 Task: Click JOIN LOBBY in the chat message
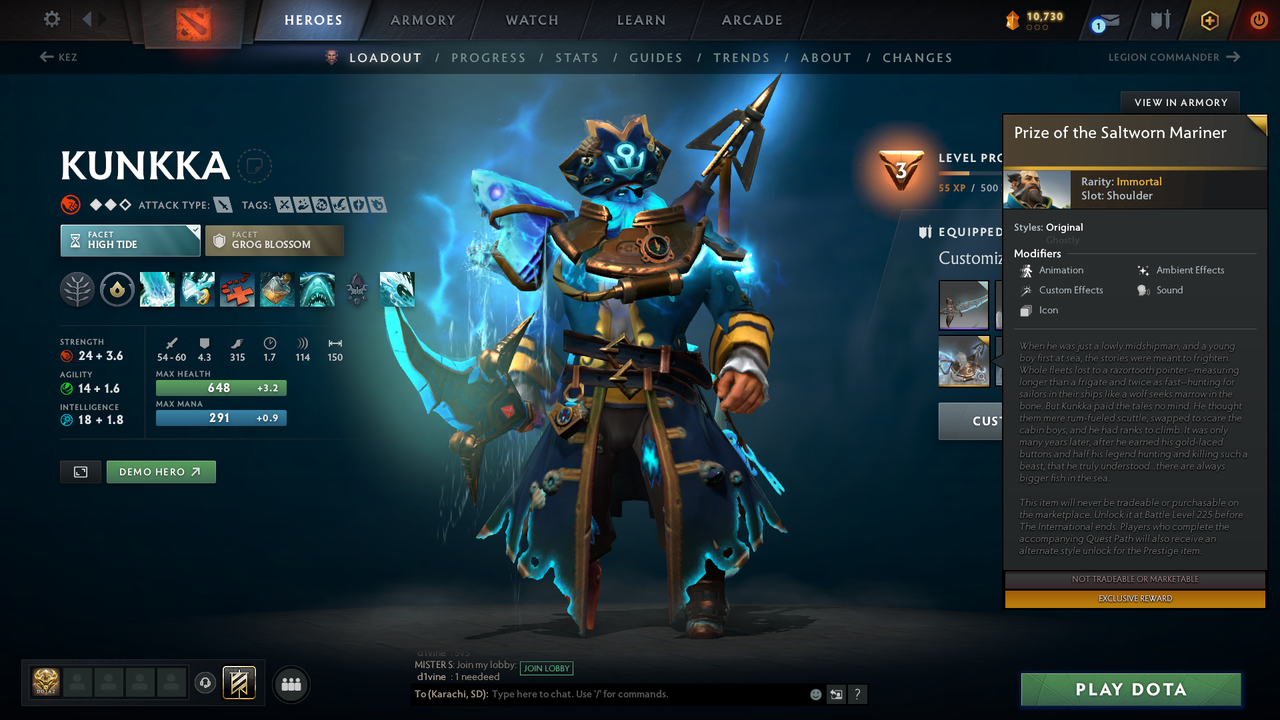(548, 668)
